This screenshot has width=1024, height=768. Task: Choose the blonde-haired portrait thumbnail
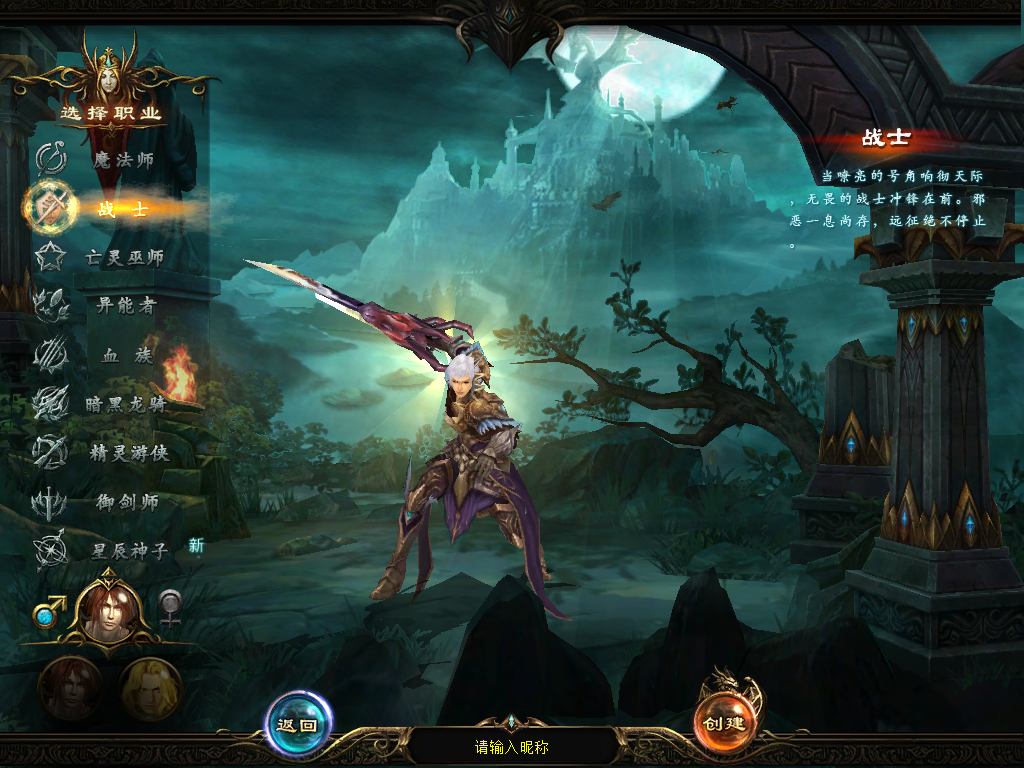[150, 689]
